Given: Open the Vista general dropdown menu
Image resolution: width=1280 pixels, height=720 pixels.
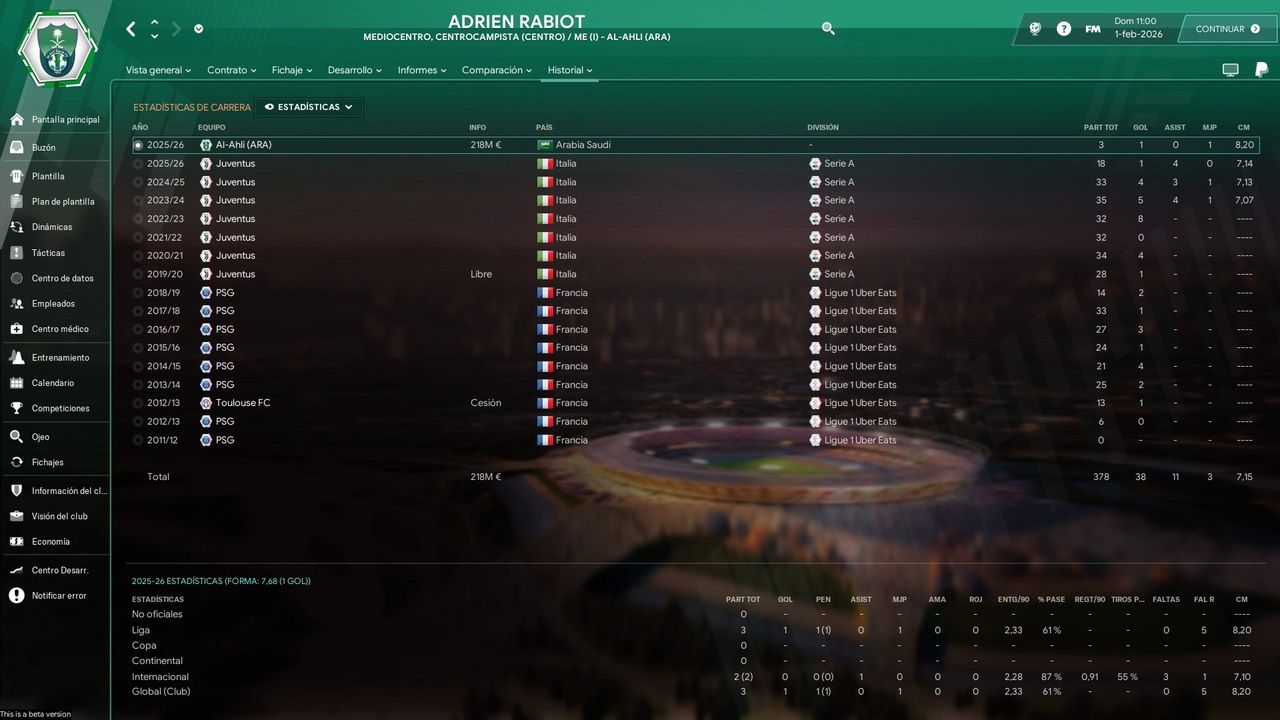Looking at the screenshot, I should pyautogui.click(x=157, y=70).
